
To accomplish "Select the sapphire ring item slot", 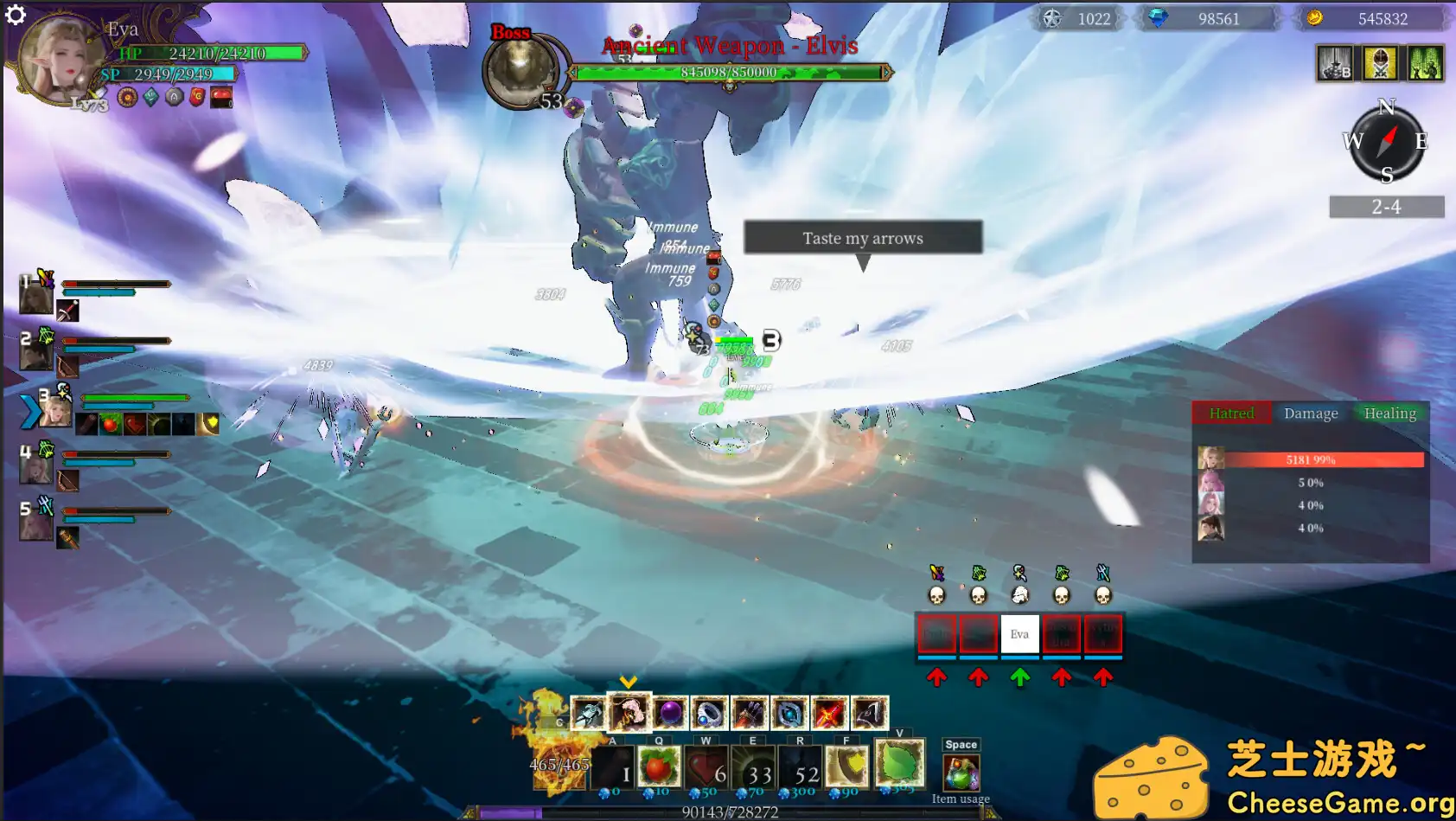I will pos(709,714).
